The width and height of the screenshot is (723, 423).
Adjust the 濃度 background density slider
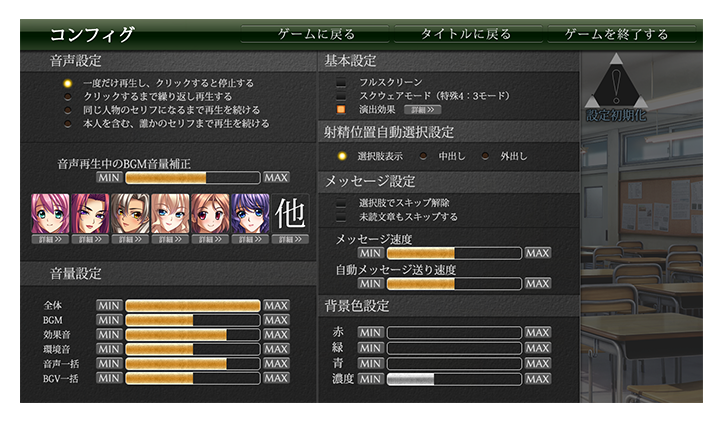tap(454, 379)
